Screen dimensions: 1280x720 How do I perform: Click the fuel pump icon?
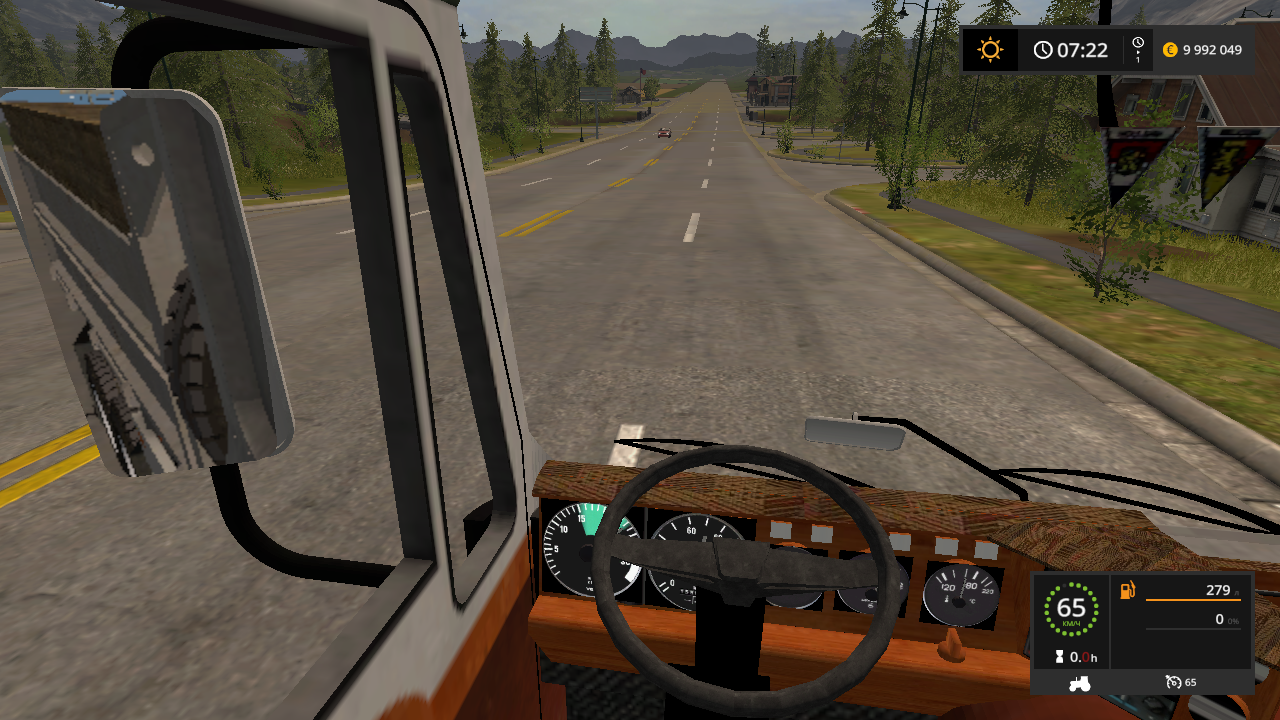coord(1128,591)
